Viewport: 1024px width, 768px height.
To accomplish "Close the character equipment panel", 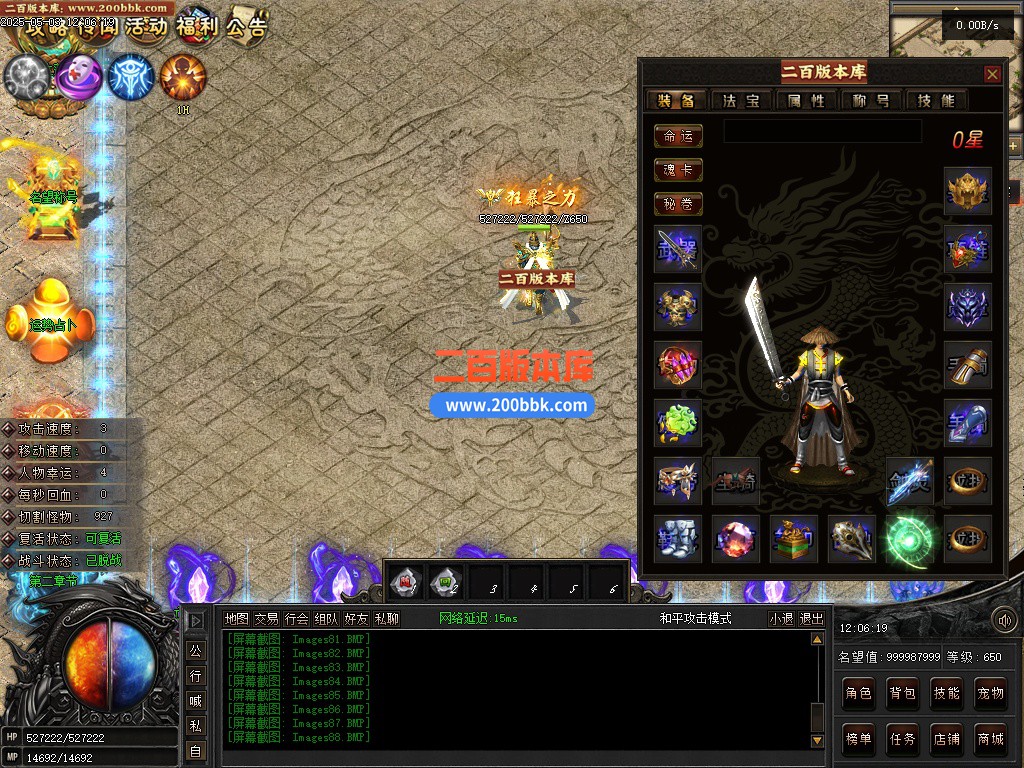I will click(x=992, y=74).
